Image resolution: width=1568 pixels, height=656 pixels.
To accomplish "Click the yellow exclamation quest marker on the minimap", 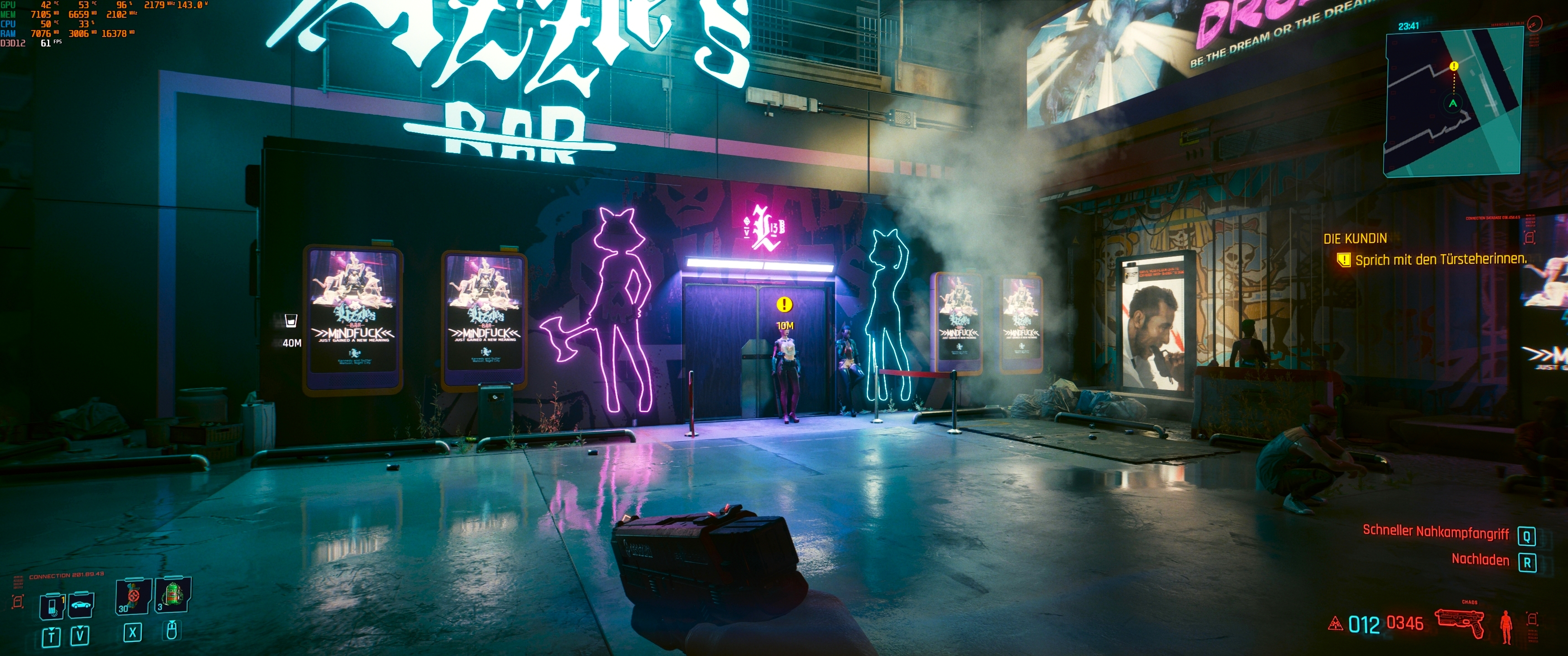I will tap(1454, 66).
